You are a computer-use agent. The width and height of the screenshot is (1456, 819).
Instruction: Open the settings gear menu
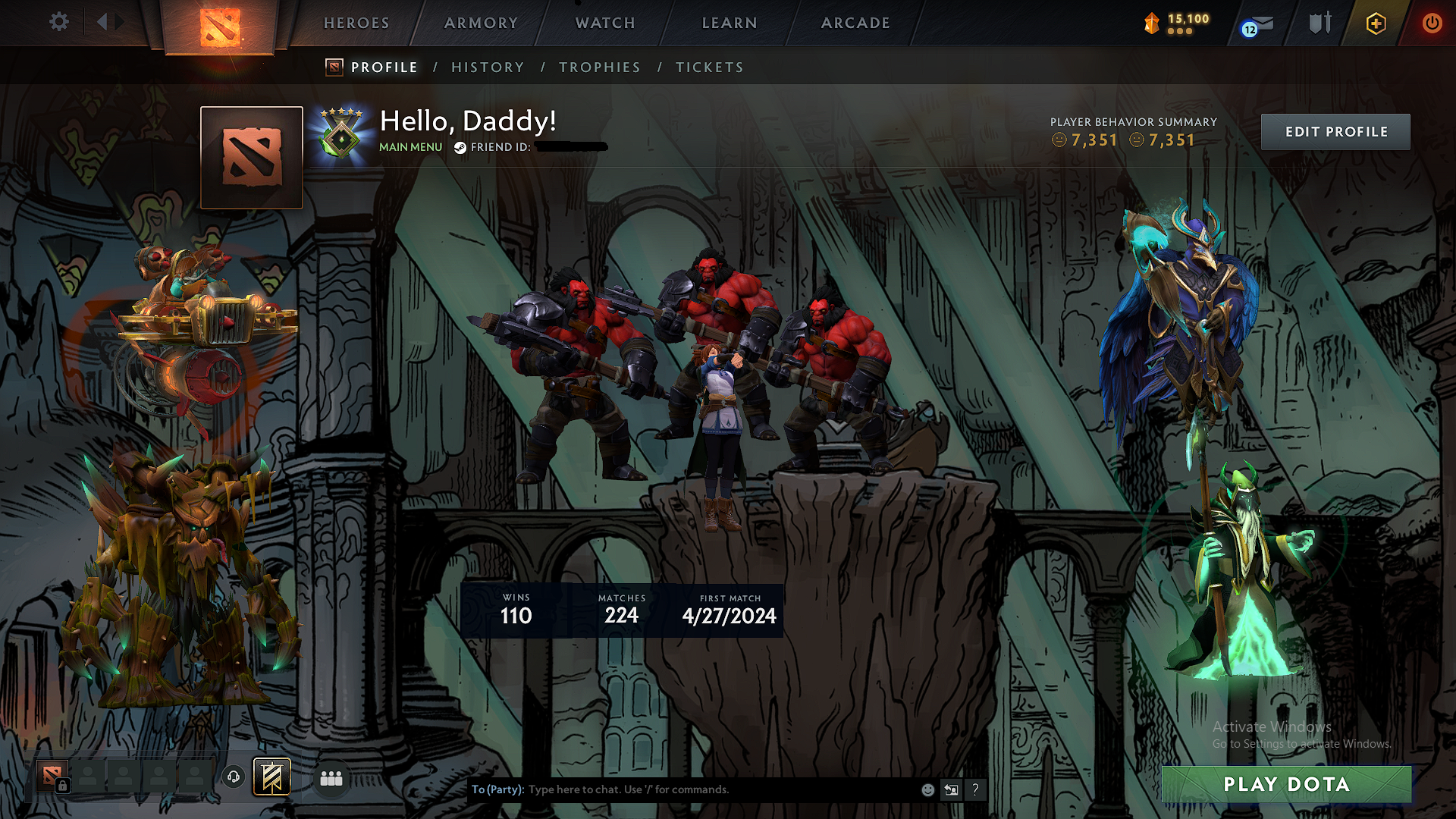pyautogui.click(x=58, y=22)
